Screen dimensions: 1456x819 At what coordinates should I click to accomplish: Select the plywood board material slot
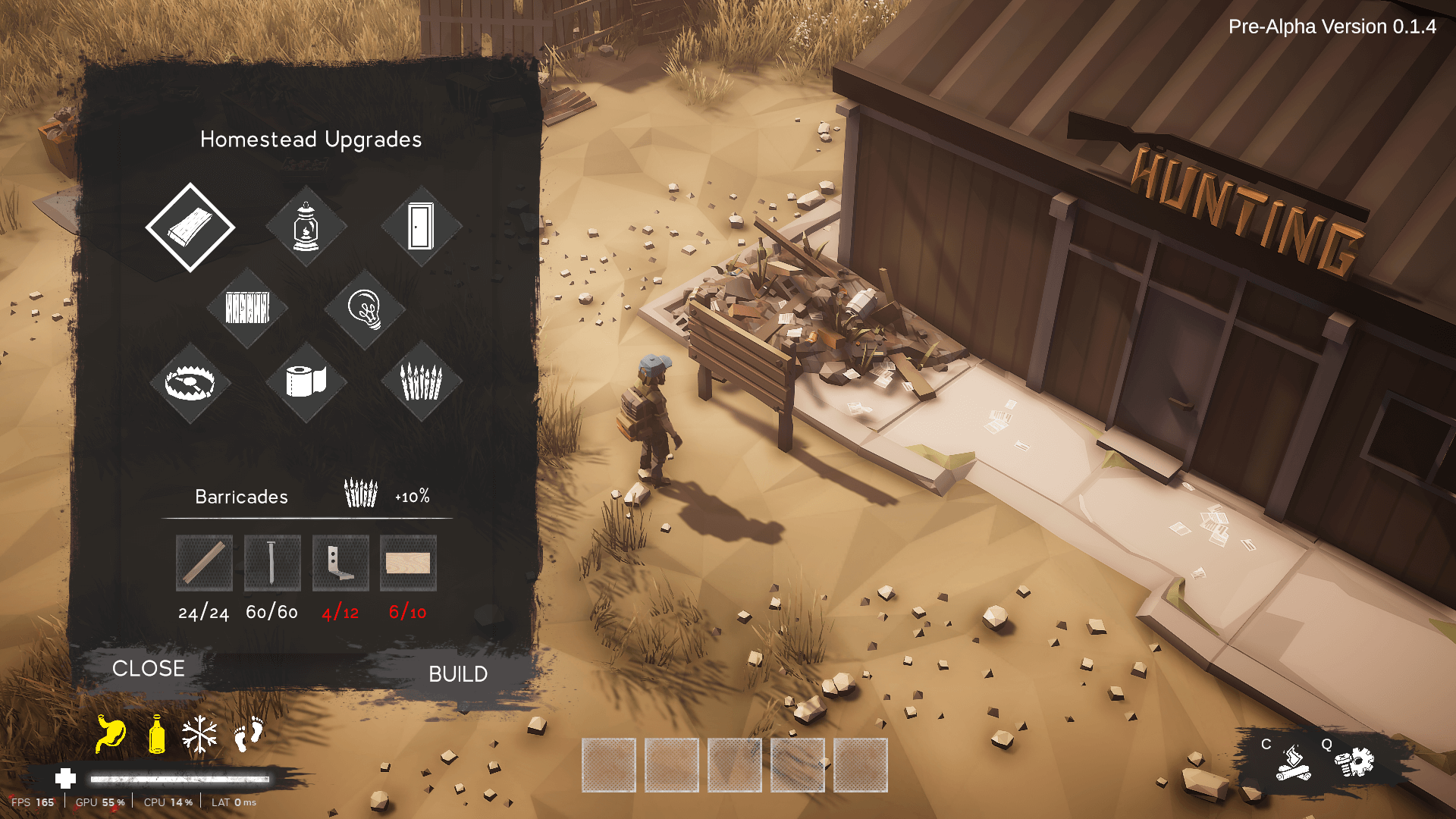(x=408, y=563)
